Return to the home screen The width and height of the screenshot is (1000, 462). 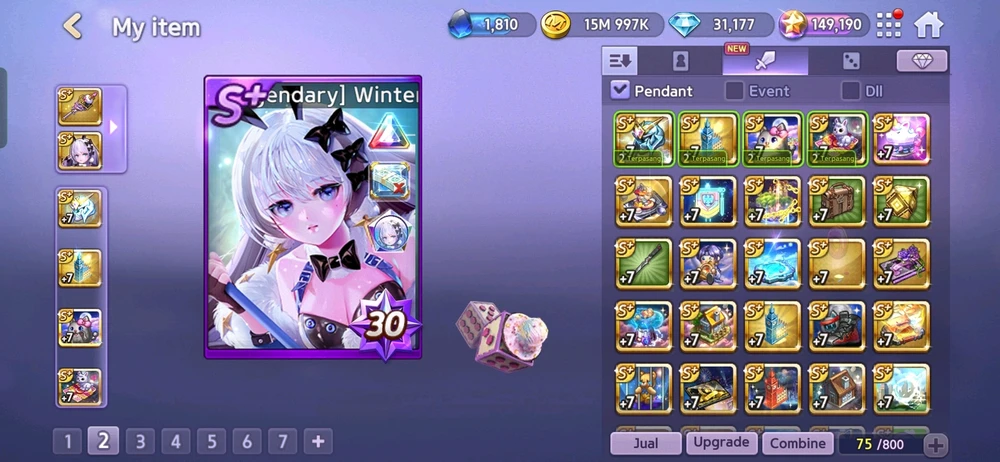929,24
